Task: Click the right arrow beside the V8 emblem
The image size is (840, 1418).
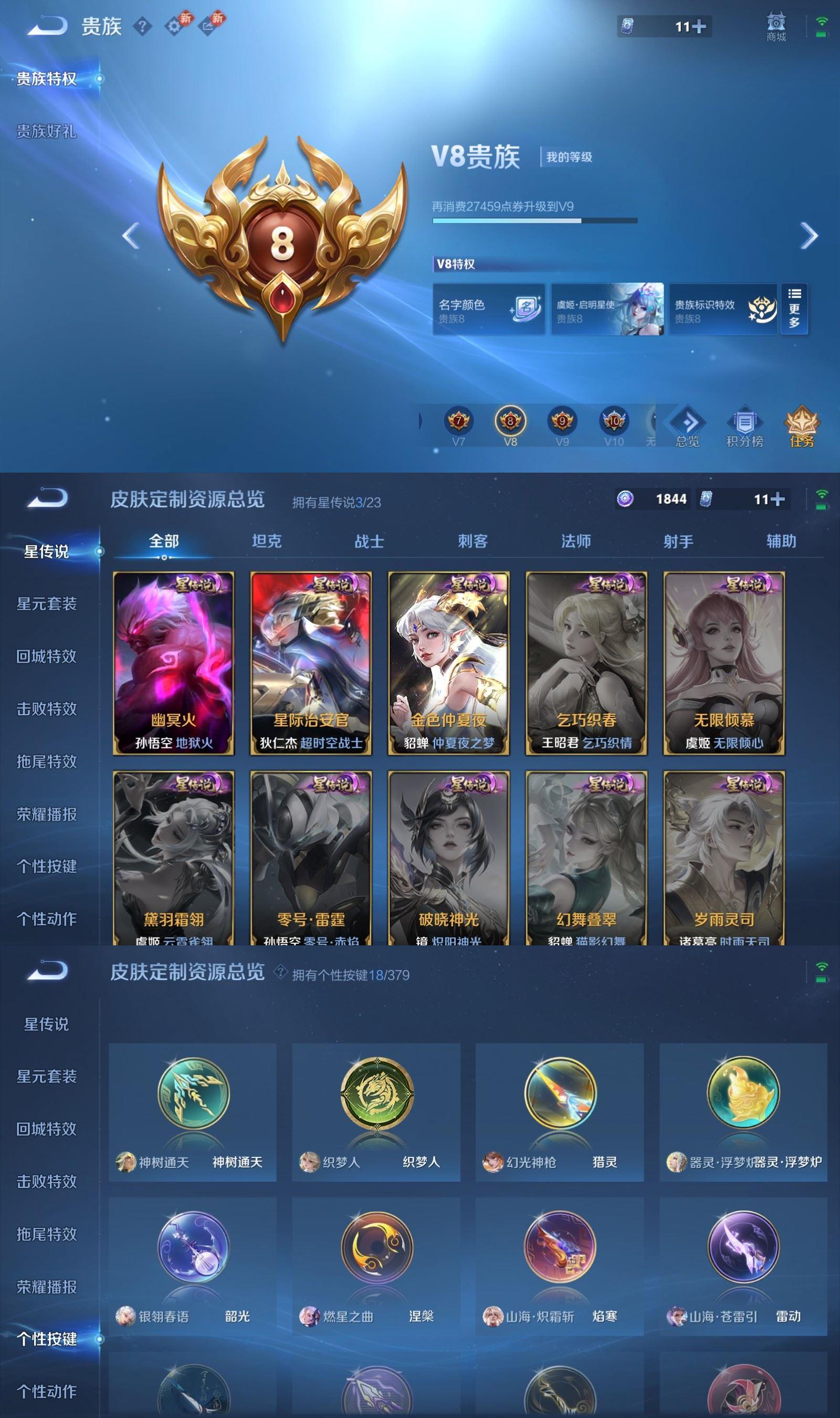Action: point(811,234)
